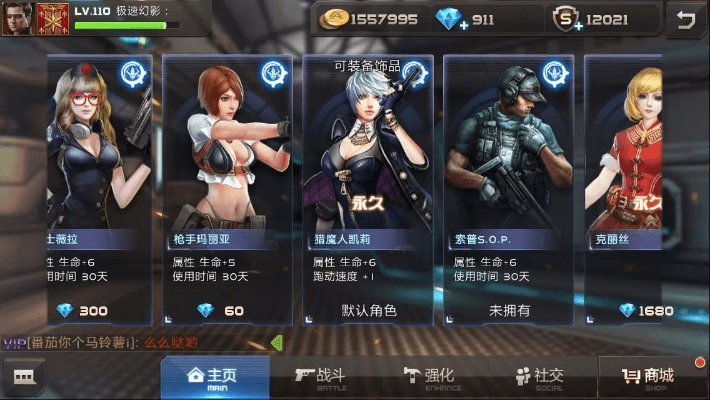The image size is (710, 400).
Task: Open the 商城 Shop tab
Action: coord(648,377)
